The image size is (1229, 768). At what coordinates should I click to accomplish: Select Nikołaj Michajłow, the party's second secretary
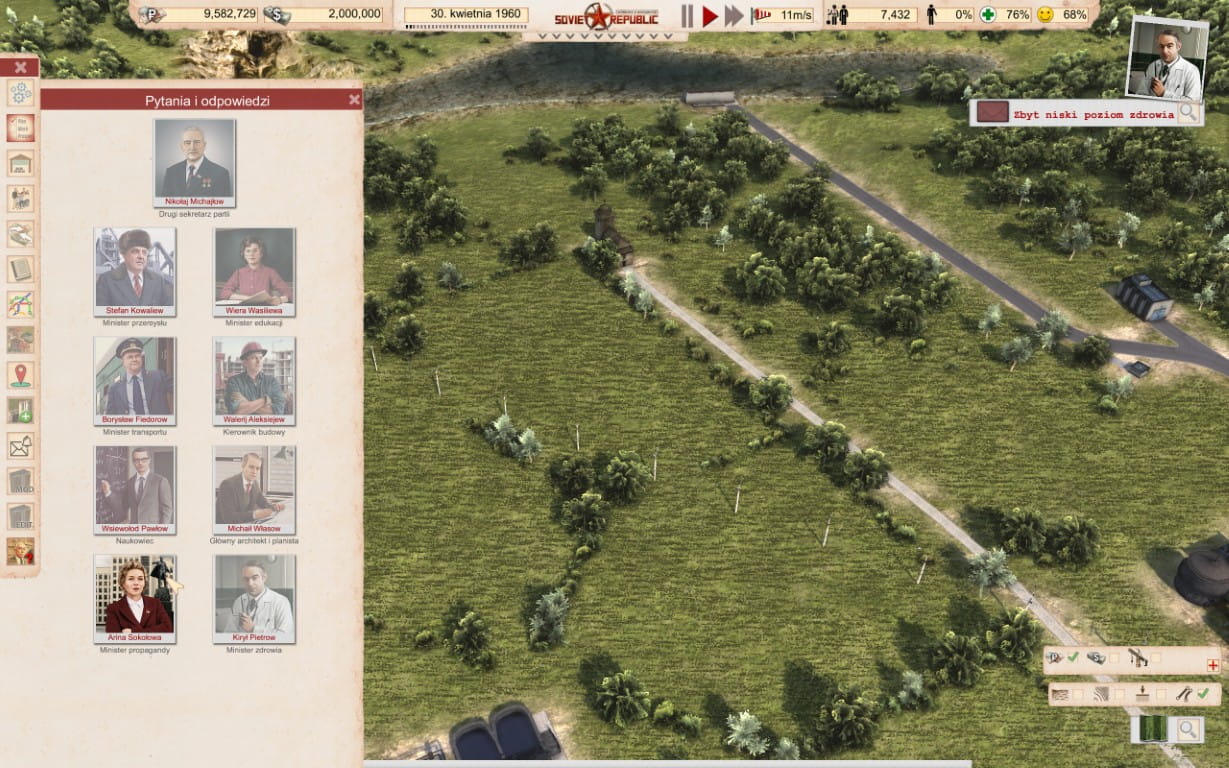pos(195,163)
